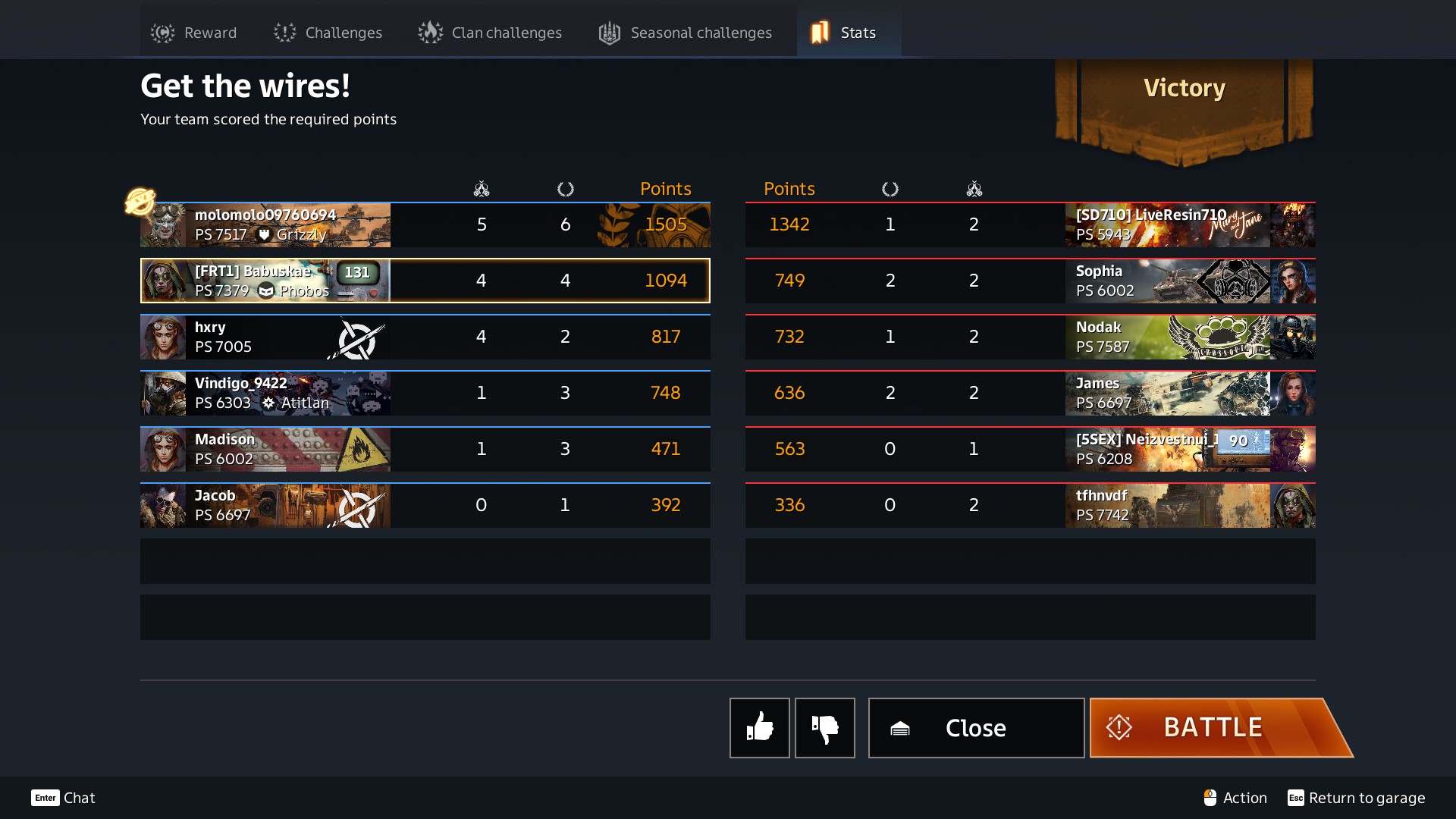The image size is (1456, 819).
Task: Select Jacob's scoreboard row
Action: click(x=425, y=506)
